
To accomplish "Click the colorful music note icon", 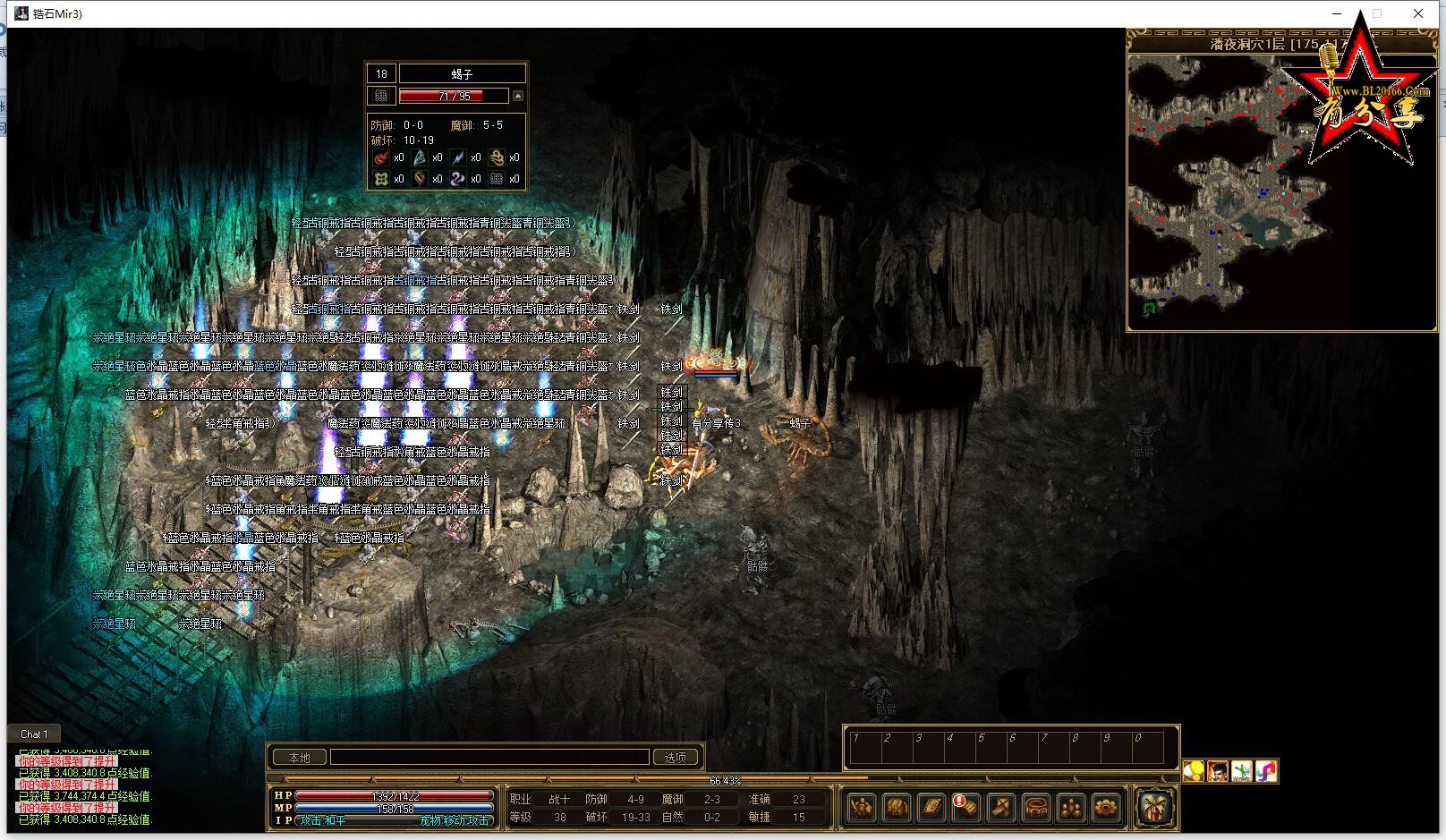I will pos(1265,771).
